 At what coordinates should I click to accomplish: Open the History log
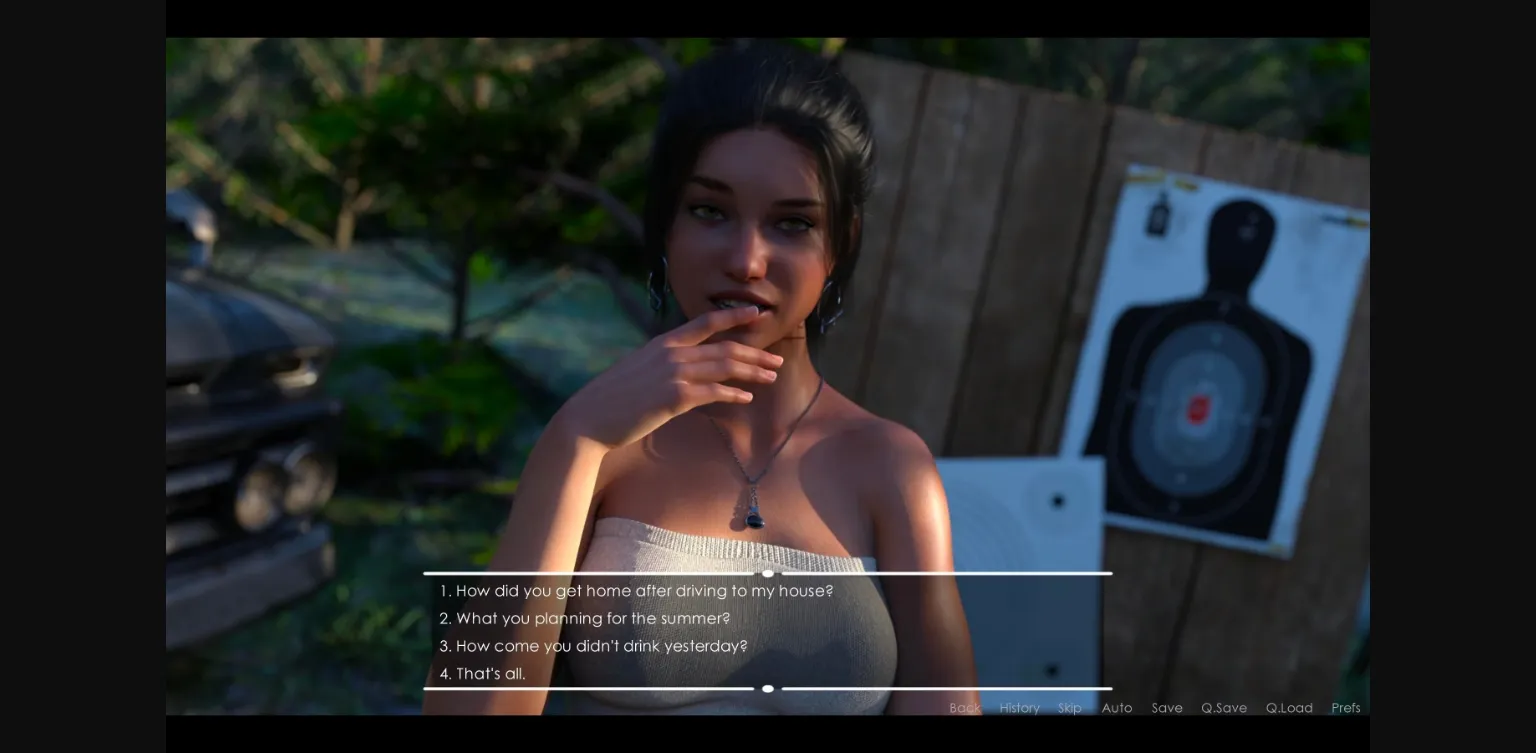click(1019, 708)
